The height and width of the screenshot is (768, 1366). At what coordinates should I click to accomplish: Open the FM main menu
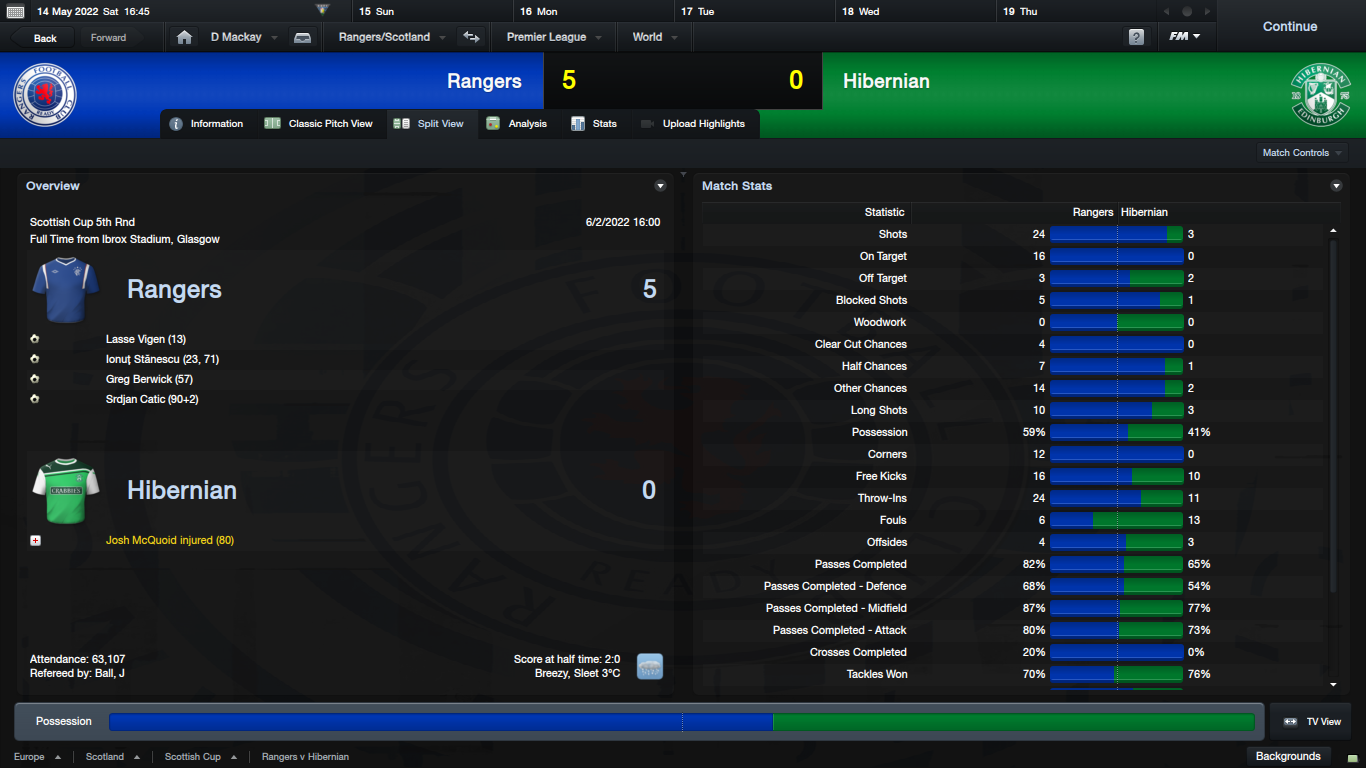coord(1185,37)
